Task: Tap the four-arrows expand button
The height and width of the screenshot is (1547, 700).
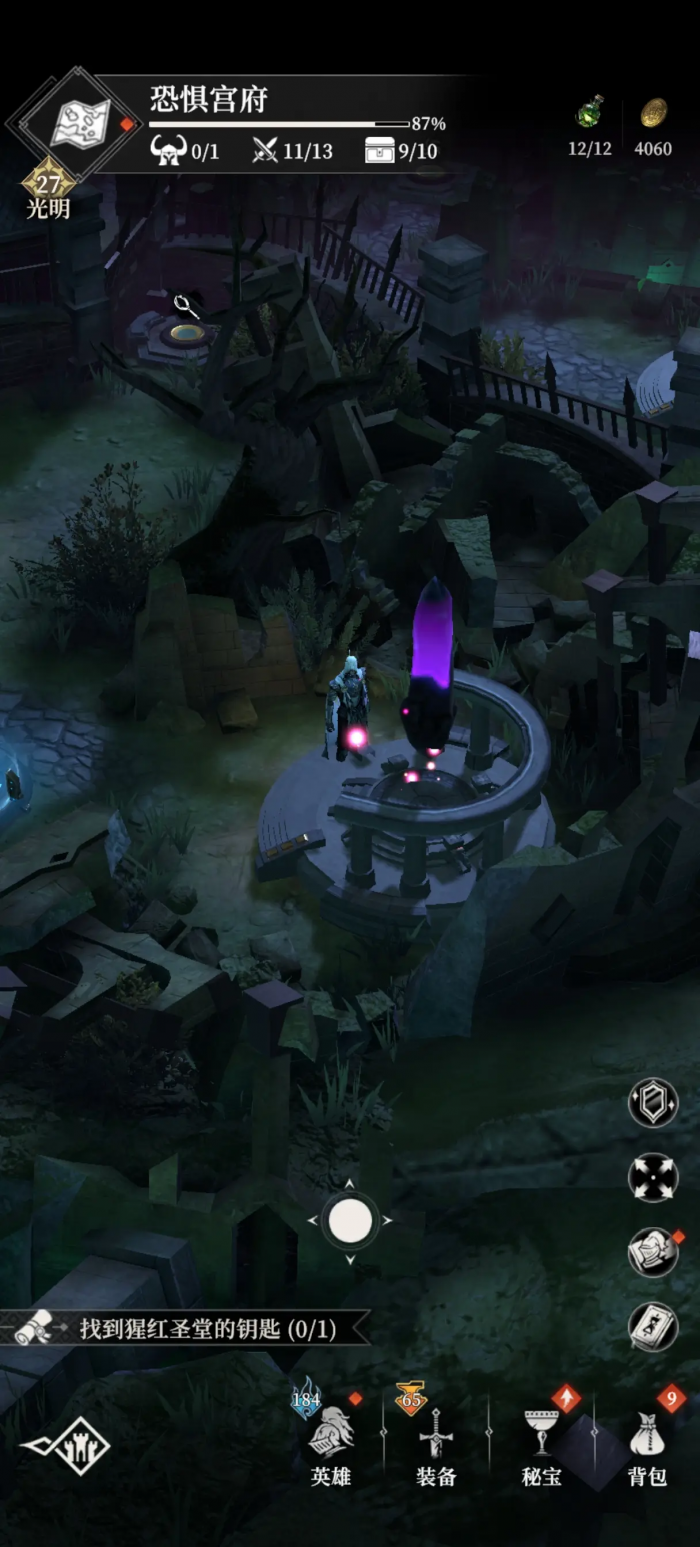Action: (x=653, y=1177)
